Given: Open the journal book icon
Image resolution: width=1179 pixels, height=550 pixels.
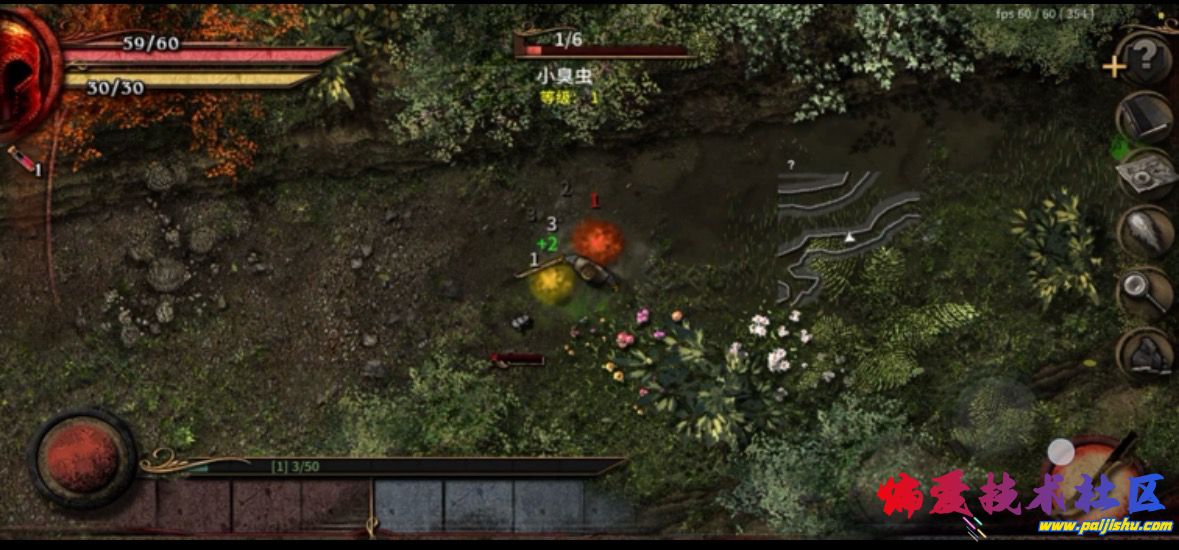Looking at the screenshot, I should coord(1145,120).
